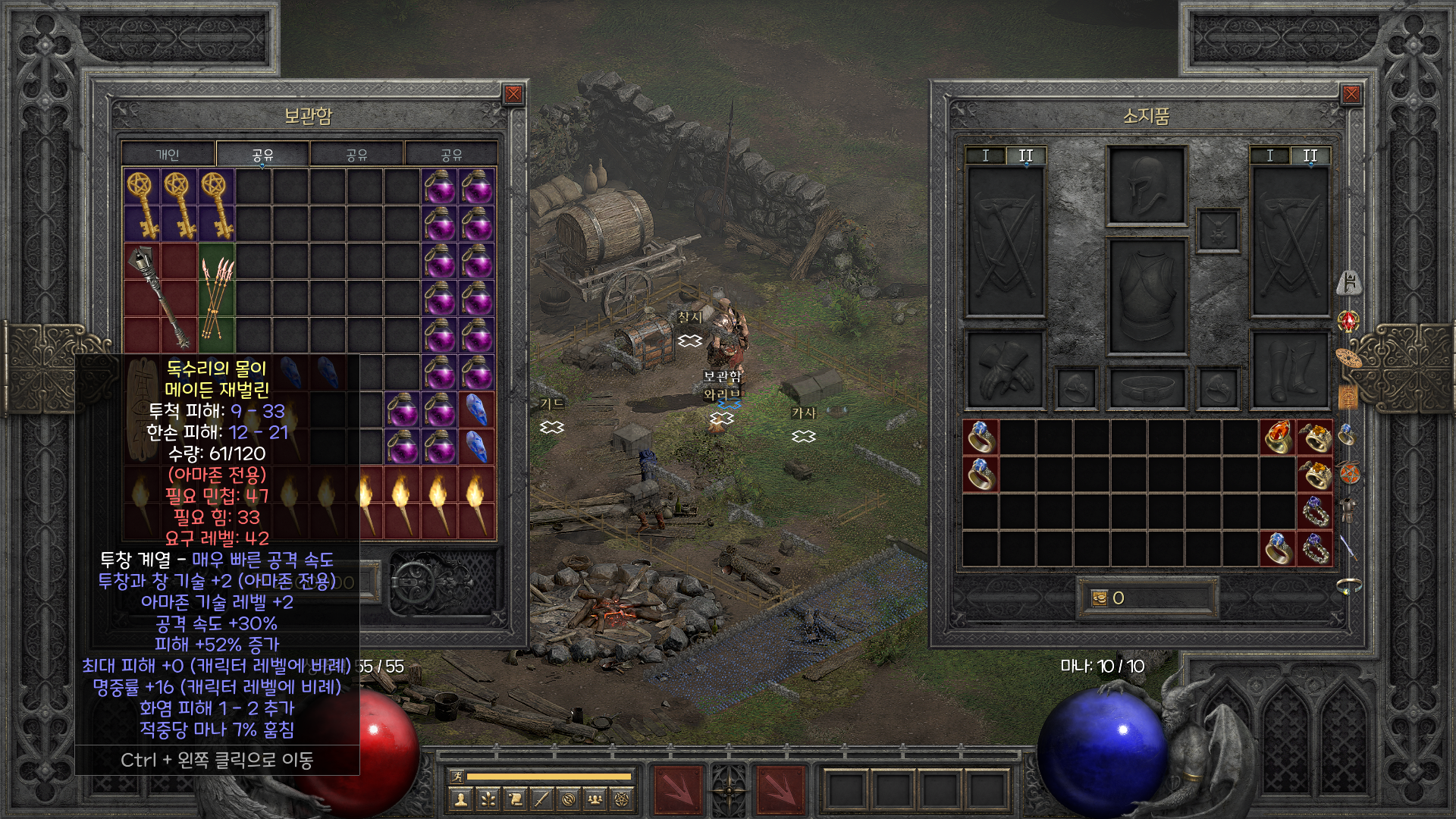The height and width of the screenshot is (819, 1456).
Task: Open the skill tree icon
Action: point(488,799)
